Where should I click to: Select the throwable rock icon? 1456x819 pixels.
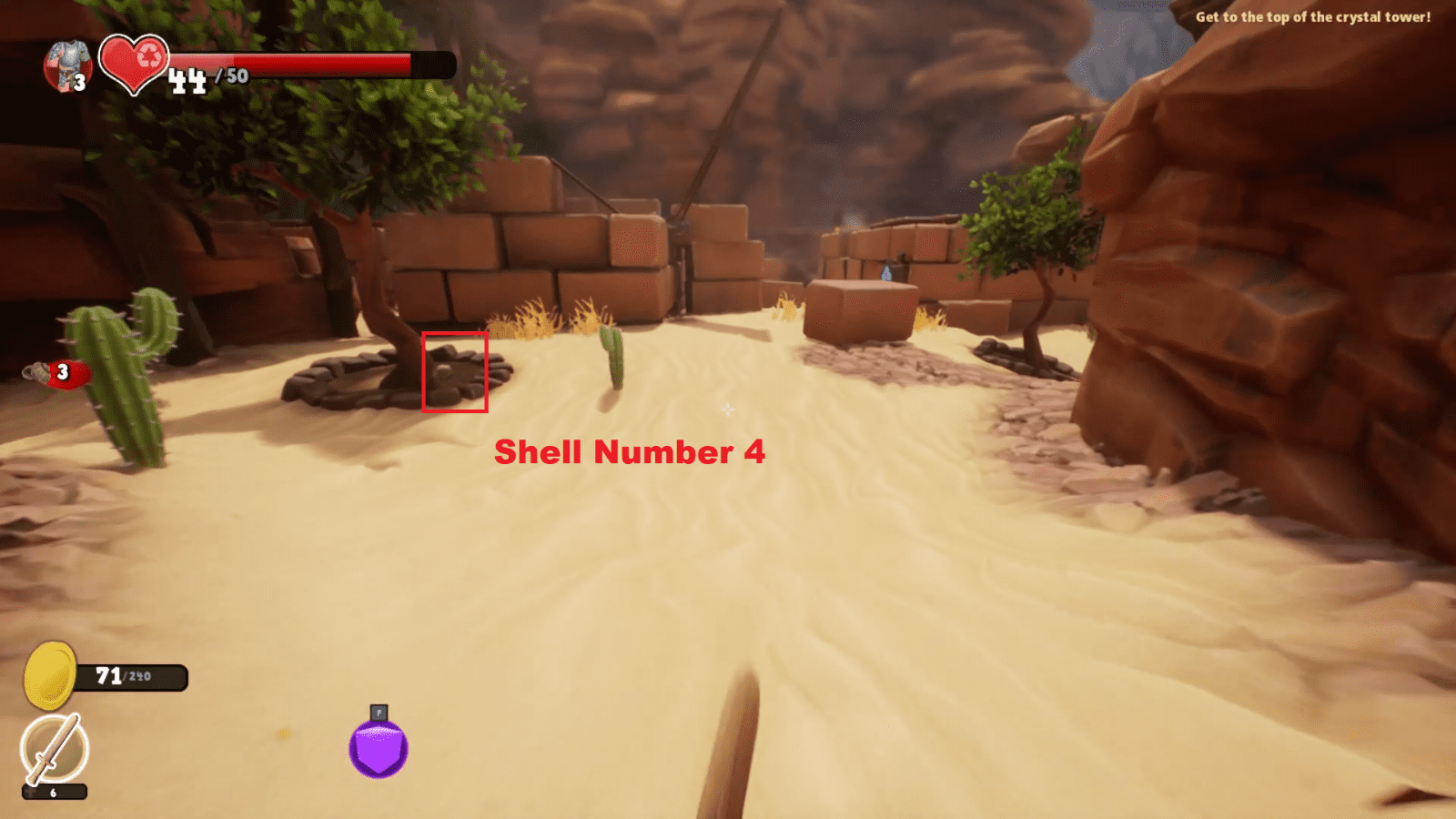[x=35, y=371]
